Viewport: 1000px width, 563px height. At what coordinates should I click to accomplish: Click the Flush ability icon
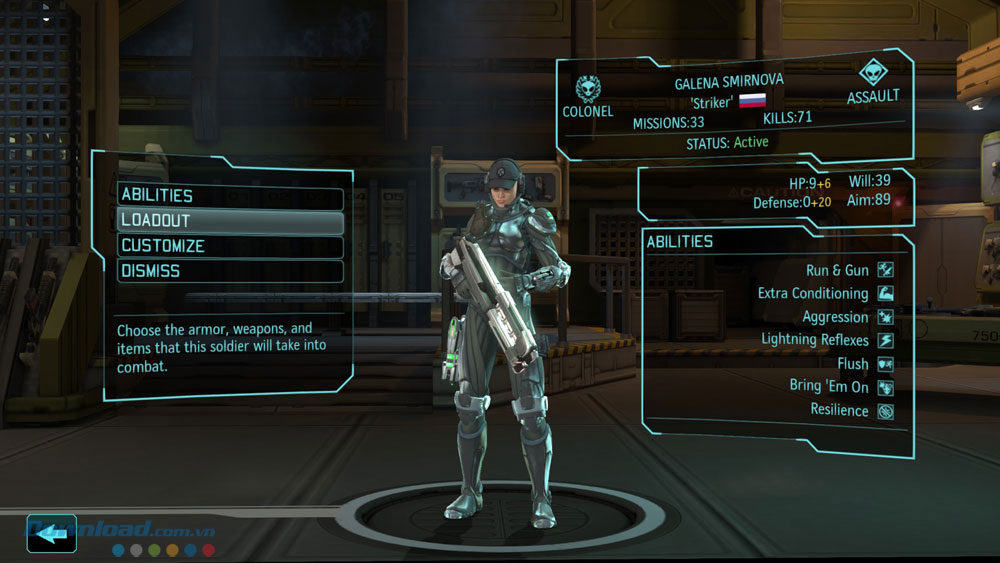(885, 364)
